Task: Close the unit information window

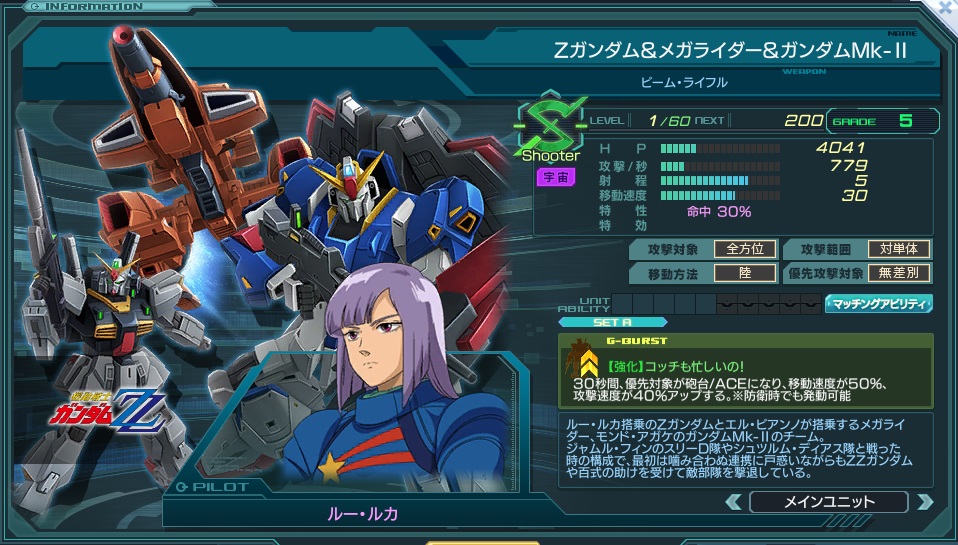Action: tap(946, 8)
